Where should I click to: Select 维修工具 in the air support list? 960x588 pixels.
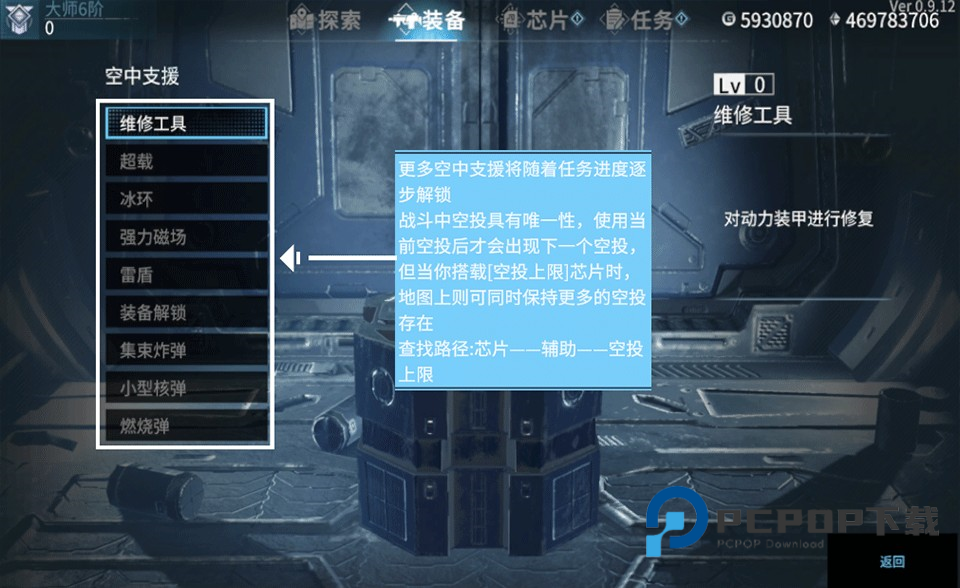point(186,123)
